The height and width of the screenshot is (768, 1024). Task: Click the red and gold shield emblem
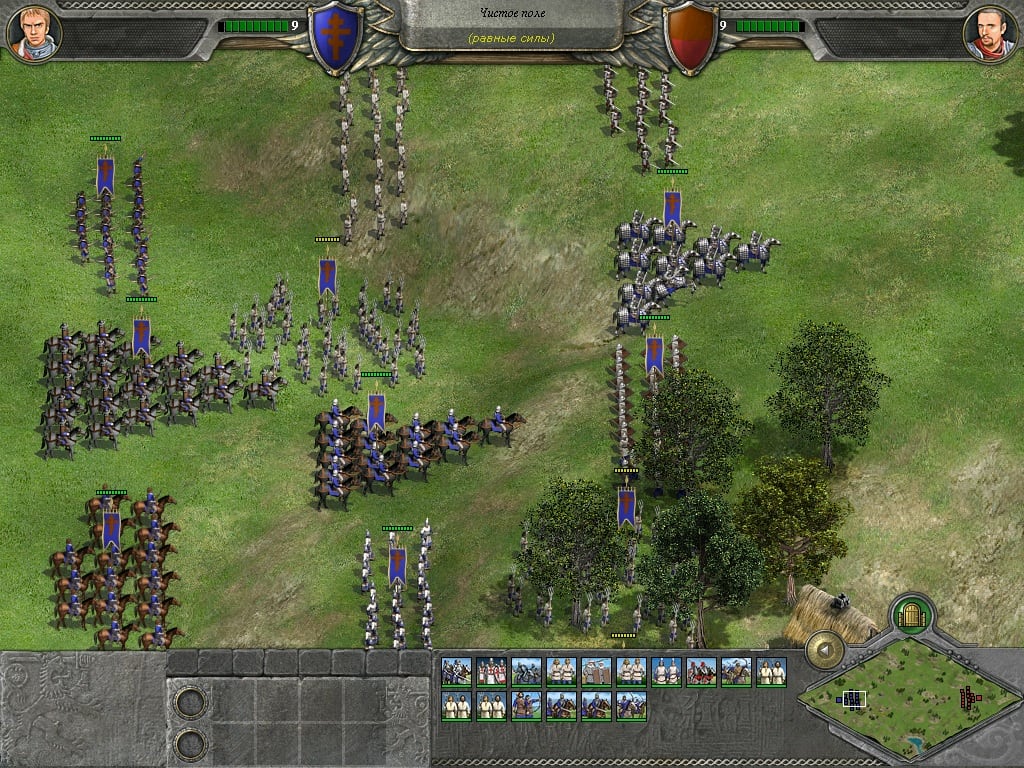689,36
